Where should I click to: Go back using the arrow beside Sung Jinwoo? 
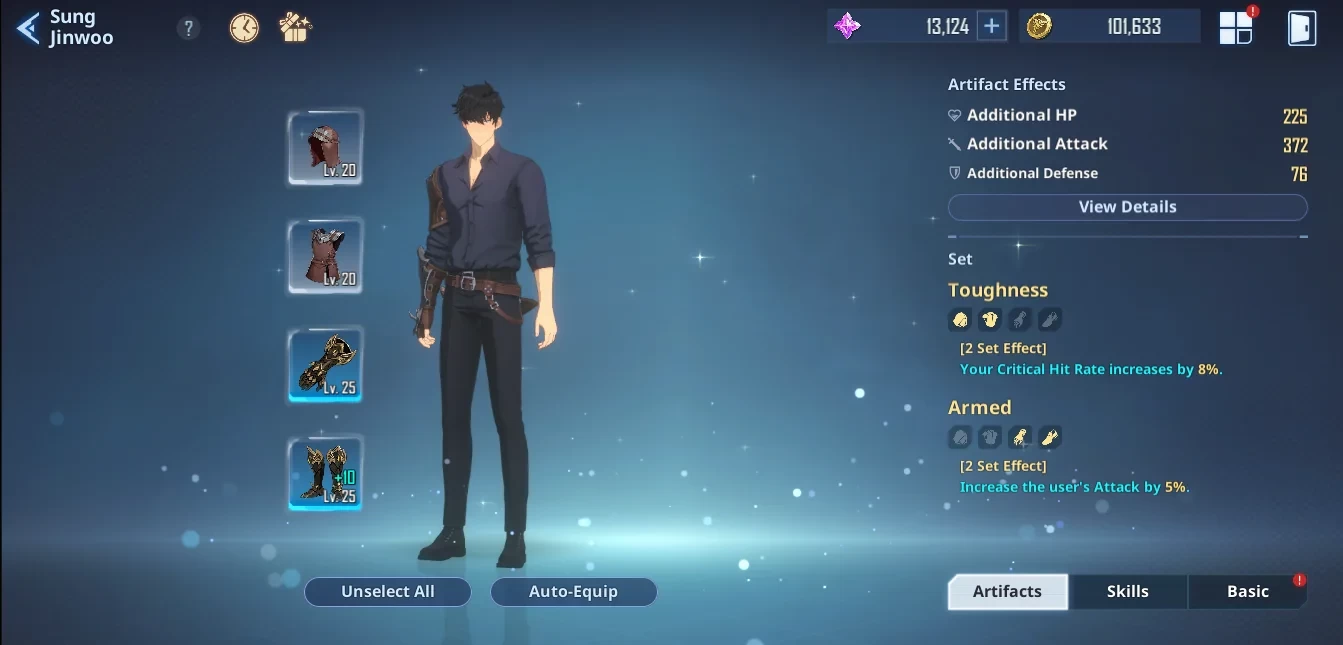click(28, 27)
